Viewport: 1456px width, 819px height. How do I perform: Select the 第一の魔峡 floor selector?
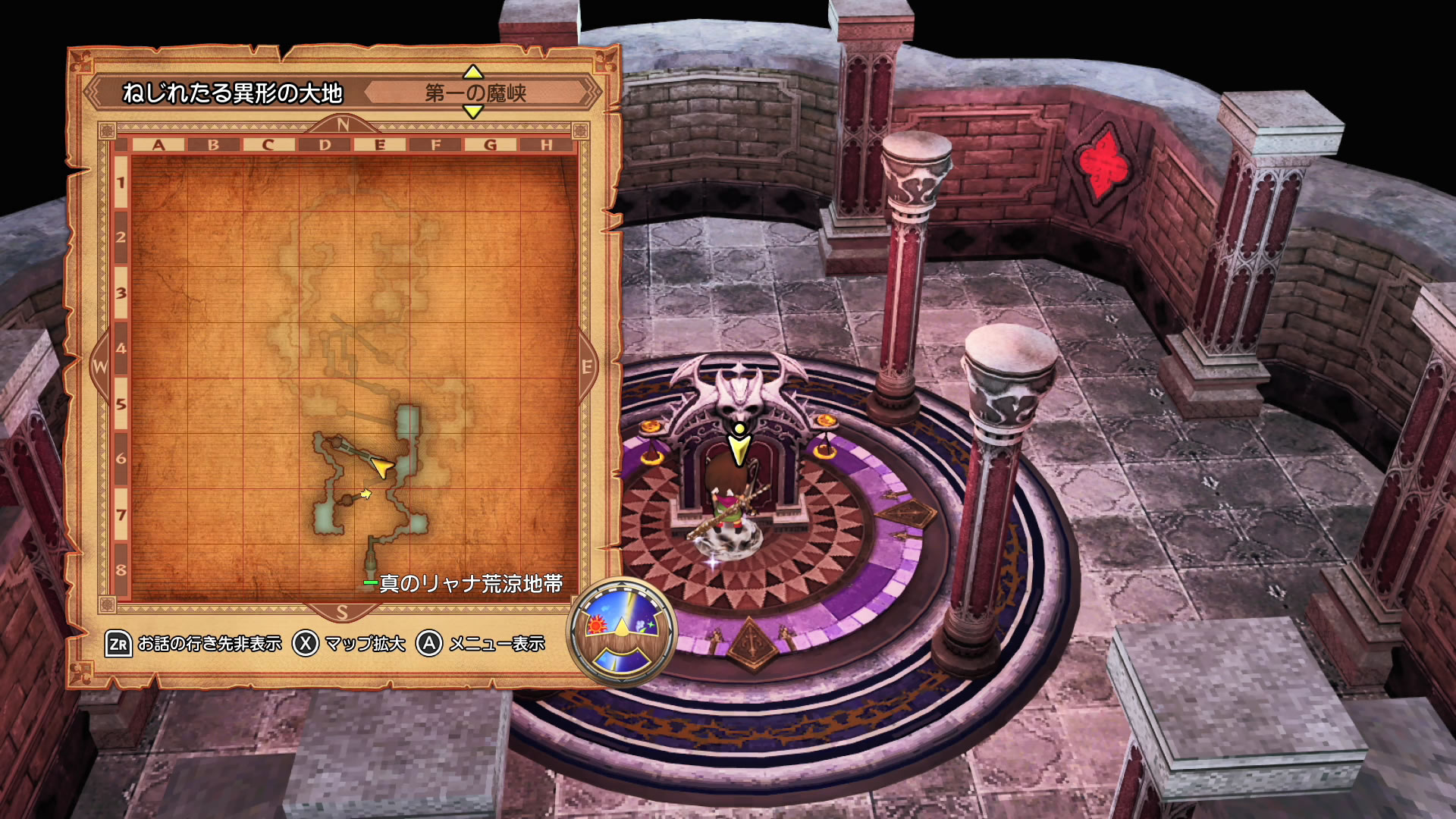click(475, 93)
